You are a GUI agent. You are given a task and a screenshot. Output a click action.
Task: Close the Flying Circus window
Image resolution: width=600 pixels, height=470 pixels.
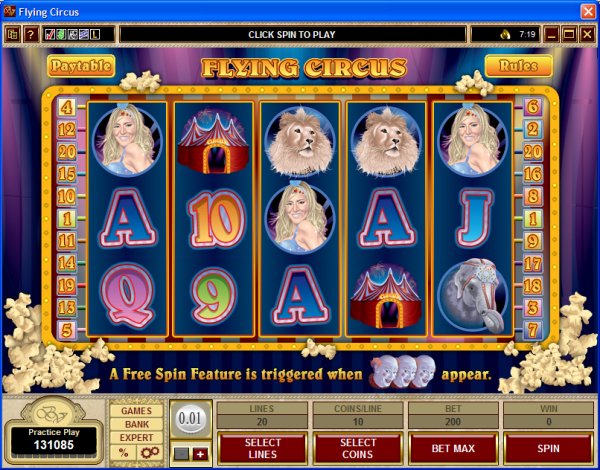coord(587,11)
